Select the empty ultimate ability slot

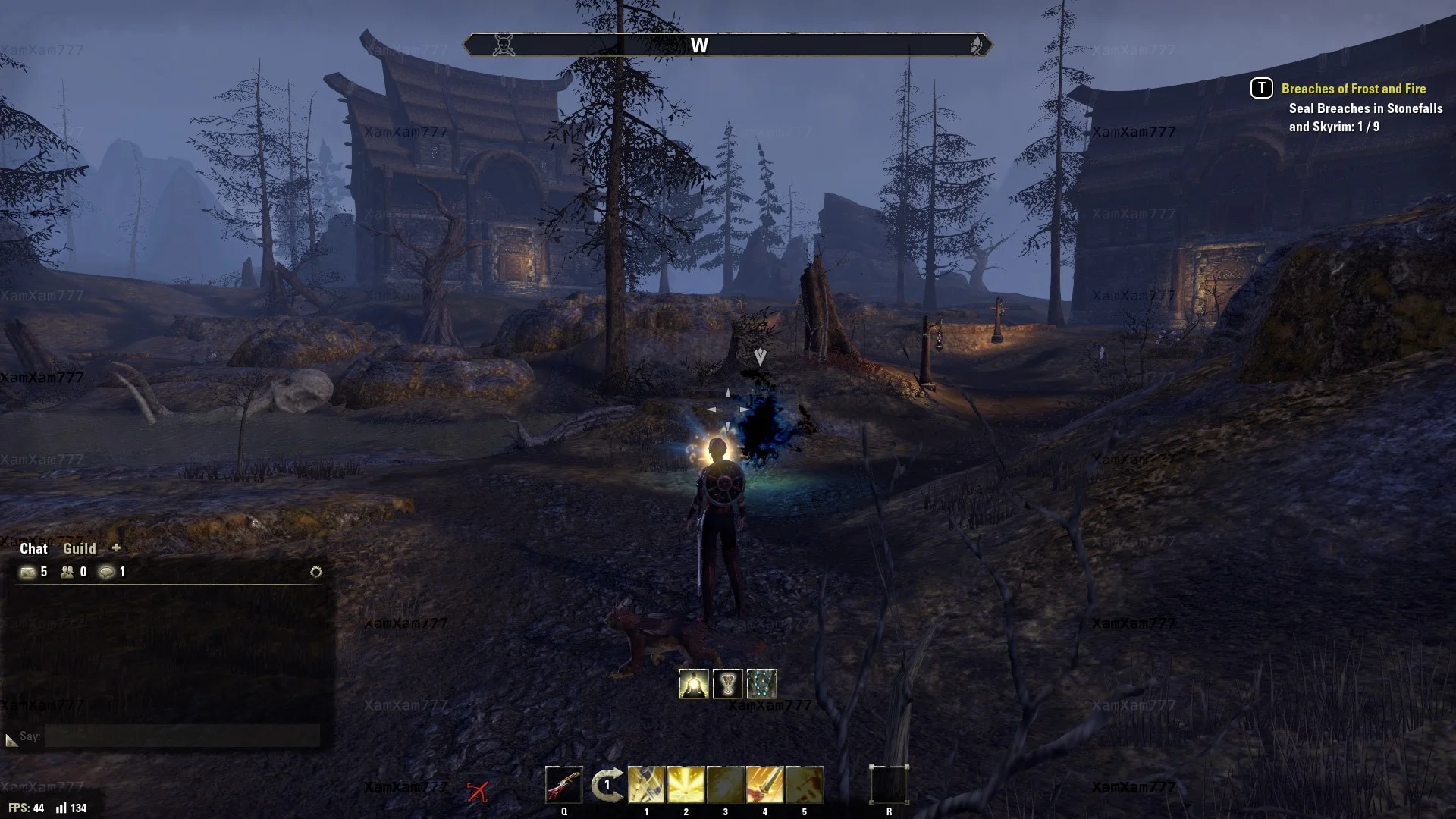[x=889, y=785]
